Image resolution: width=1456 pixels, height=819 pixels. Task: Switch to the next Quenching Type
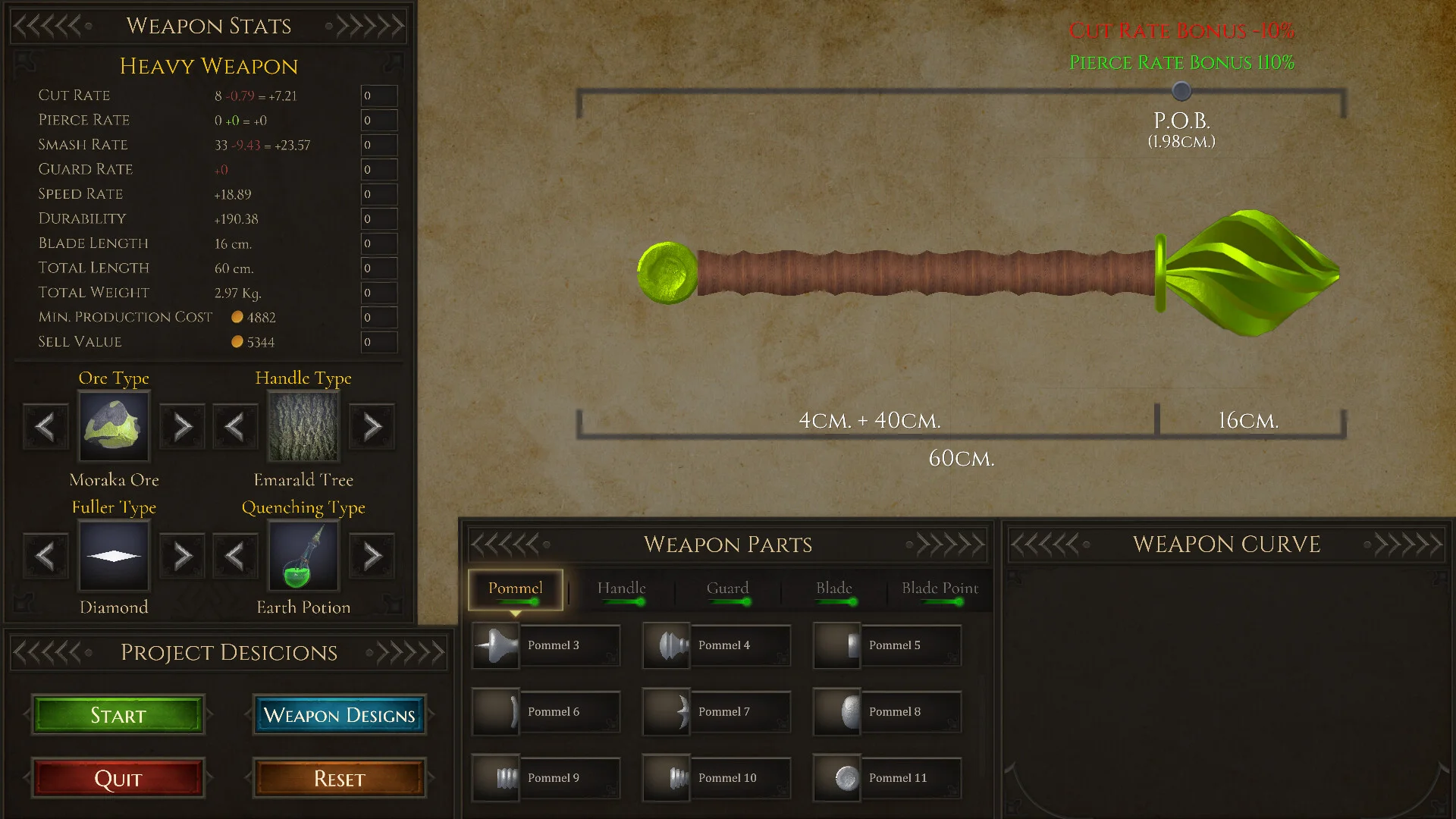click(x=372, y=557)
